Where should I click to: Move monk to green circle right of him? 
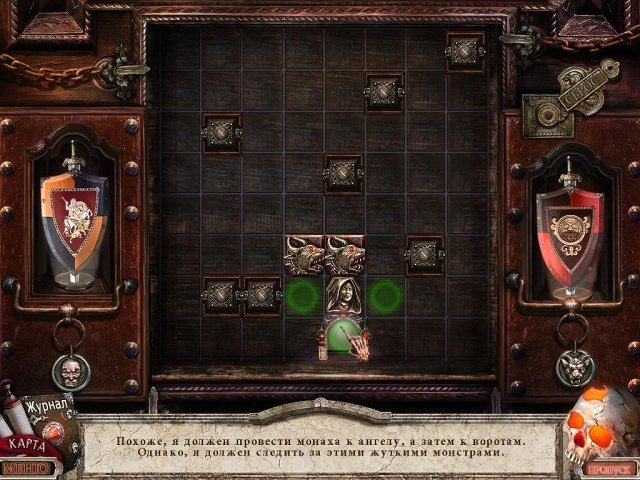pyautogui.click(x=384, y=296)
